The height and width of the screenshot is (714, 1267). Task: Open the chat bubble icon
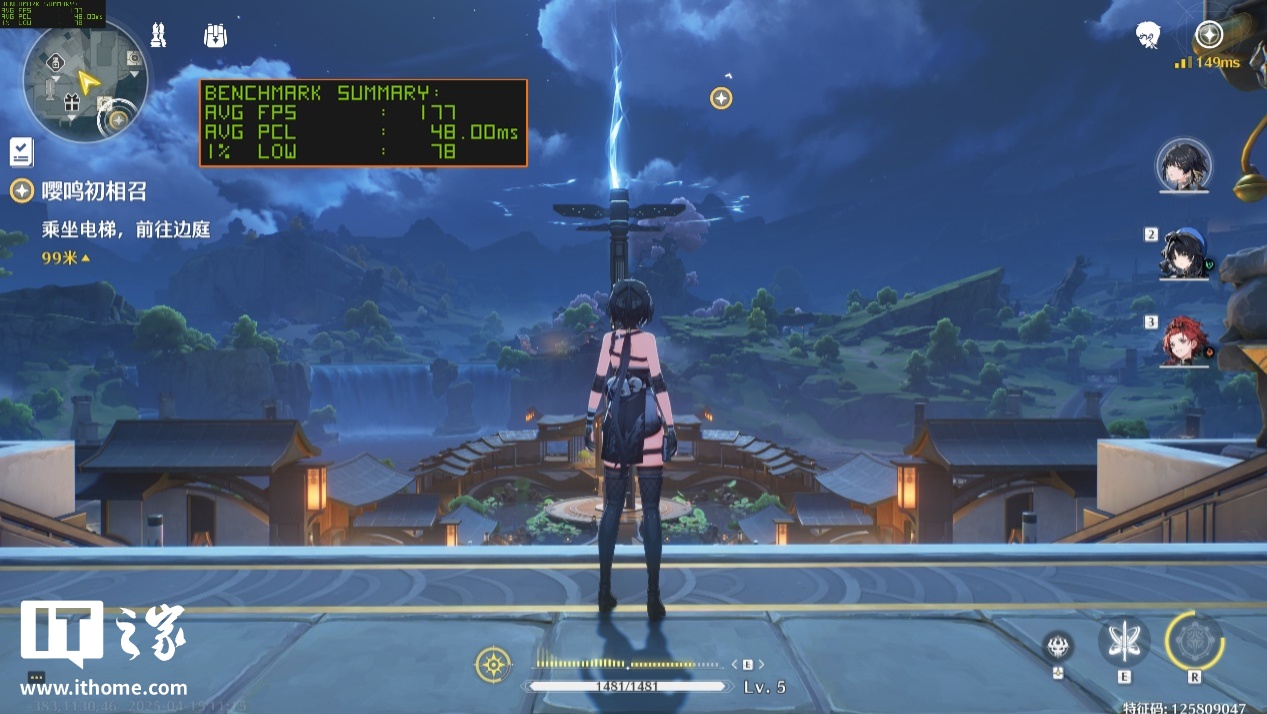pos(37,677)
